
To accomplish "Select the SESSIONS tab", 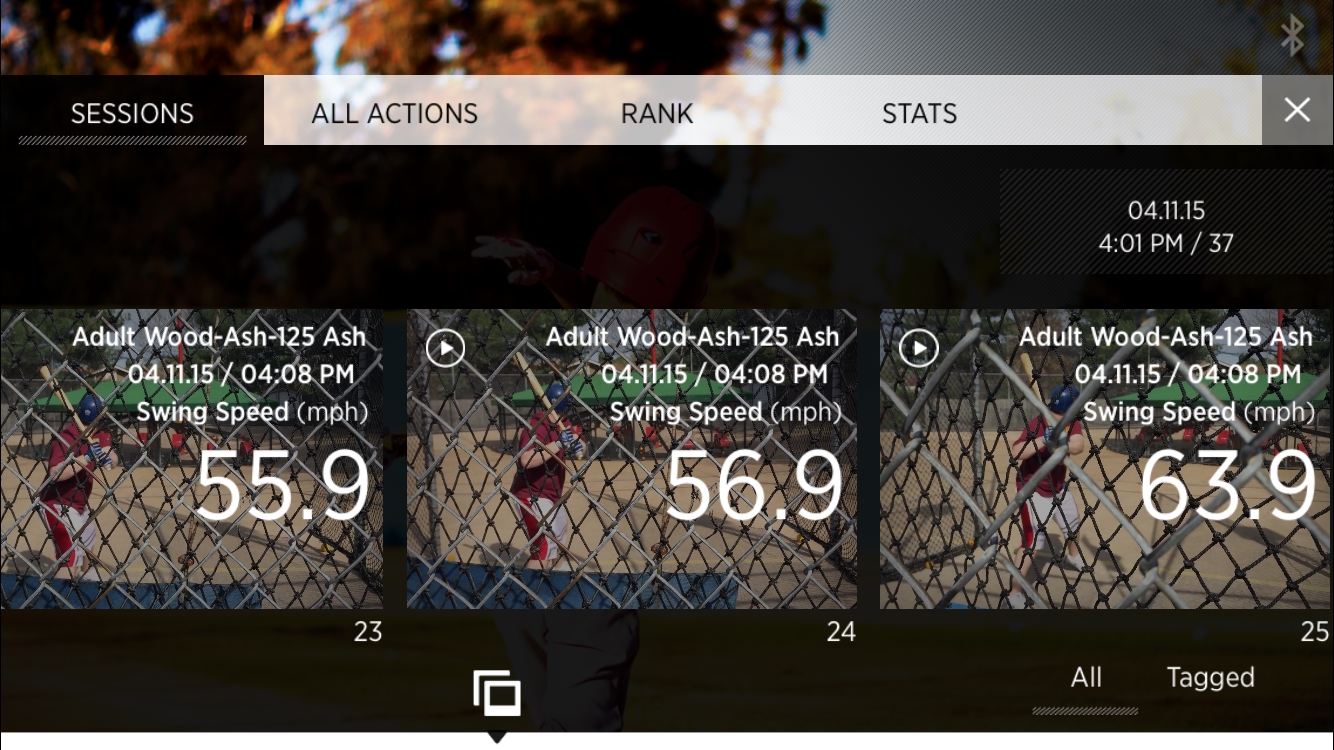I will pos(132,113).
